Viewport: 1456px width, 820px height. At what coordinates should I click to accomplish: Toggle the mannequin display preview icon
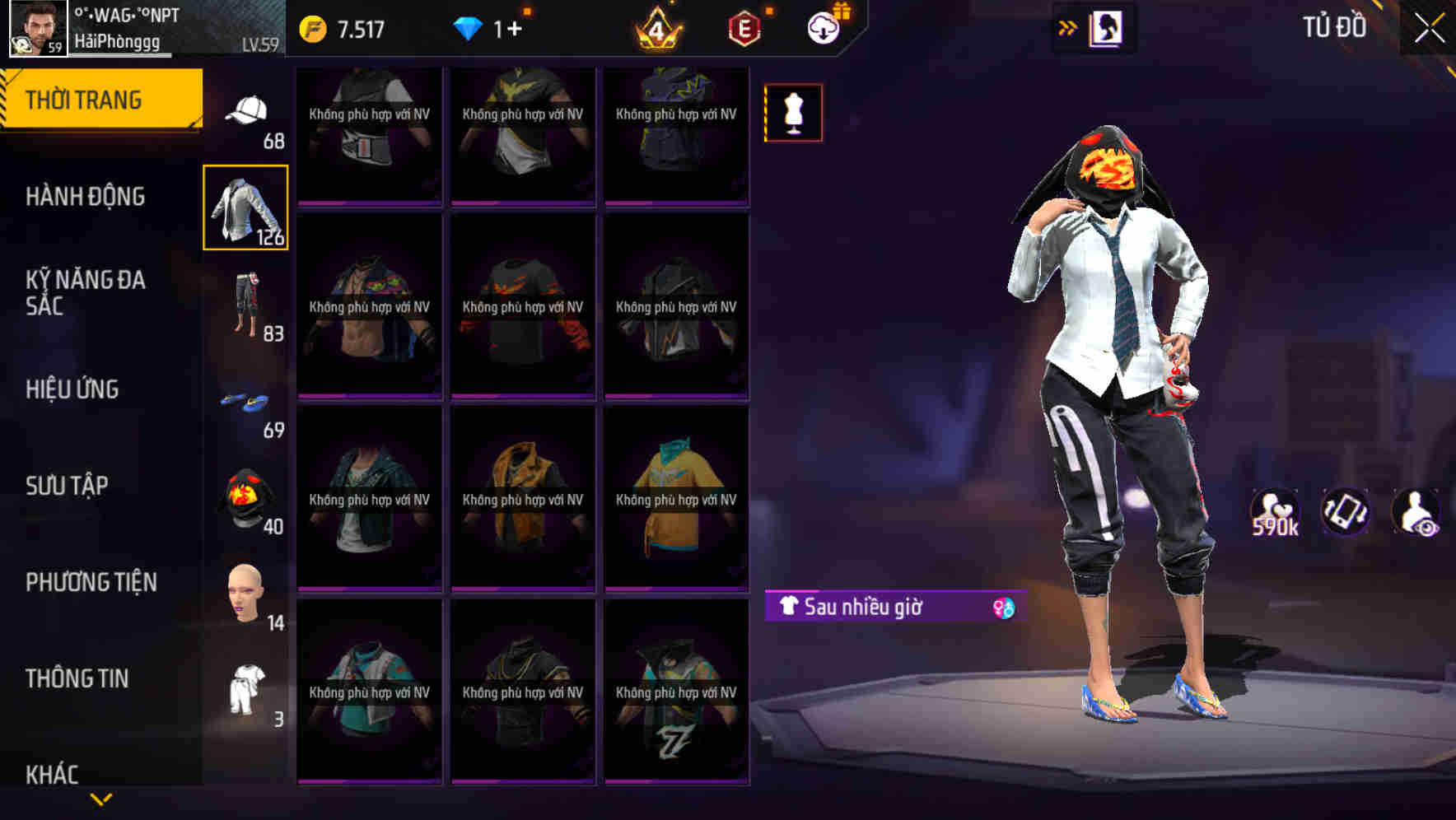pos(792,113)
